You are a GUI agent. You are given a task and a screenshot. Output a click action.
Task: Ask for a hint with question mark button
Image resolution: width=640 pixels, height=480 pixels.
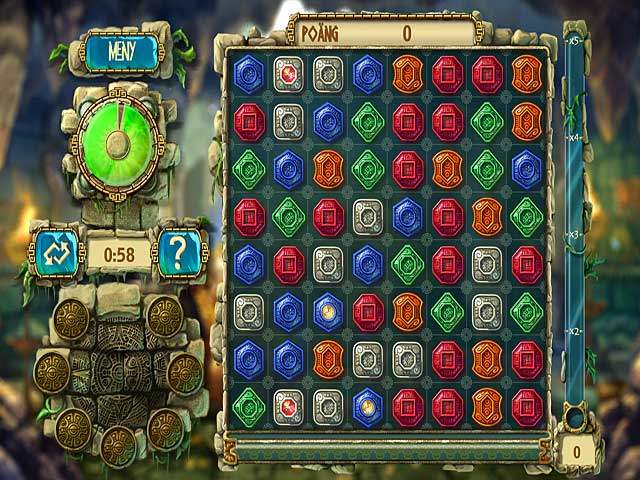[180, 253]
